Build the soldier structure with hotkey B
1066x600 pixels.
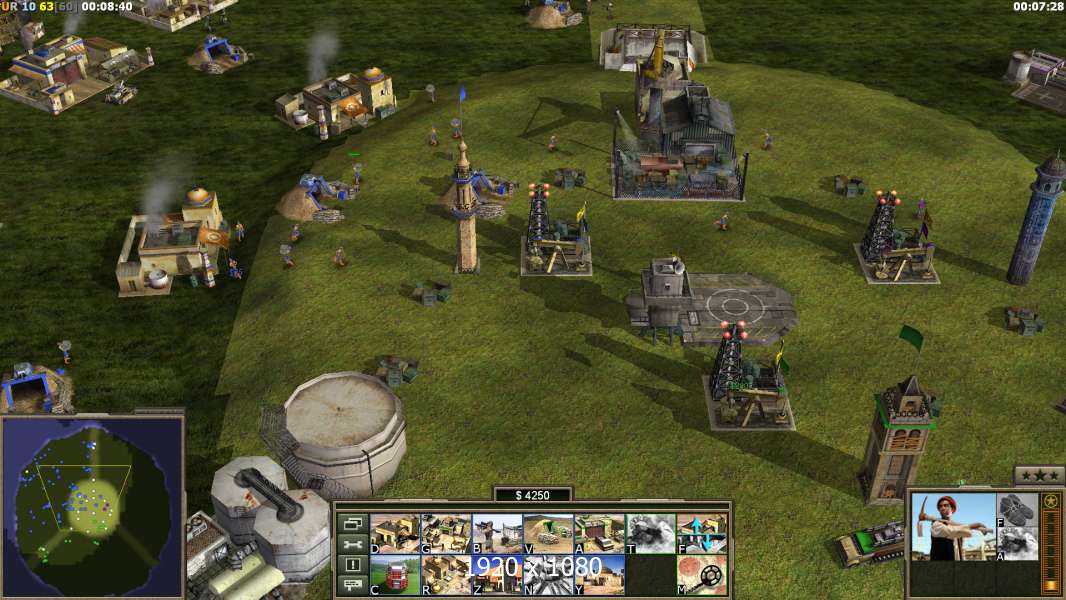[497, 534]
